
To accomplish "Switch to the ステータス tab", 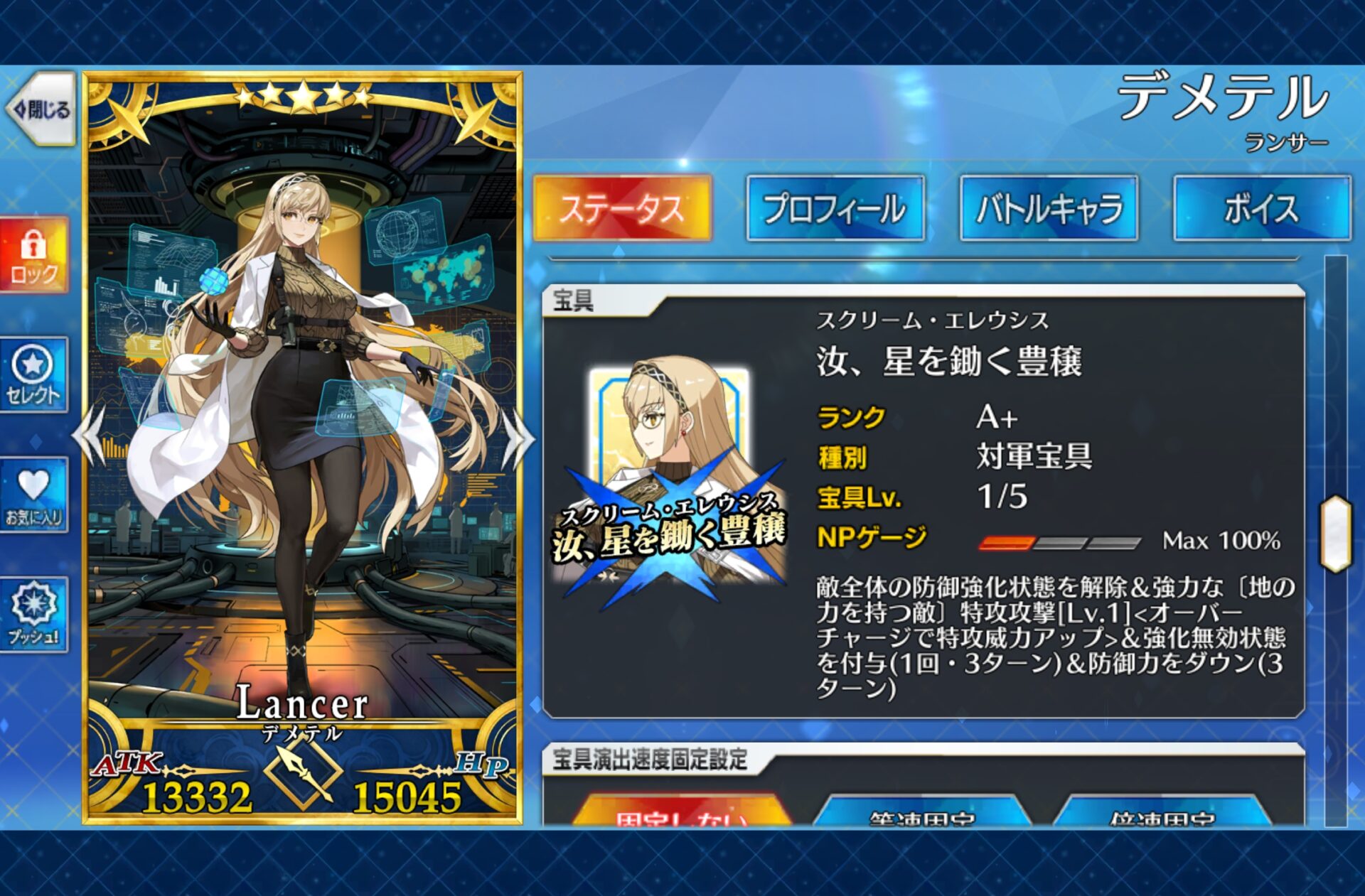I will coord(622,208).
